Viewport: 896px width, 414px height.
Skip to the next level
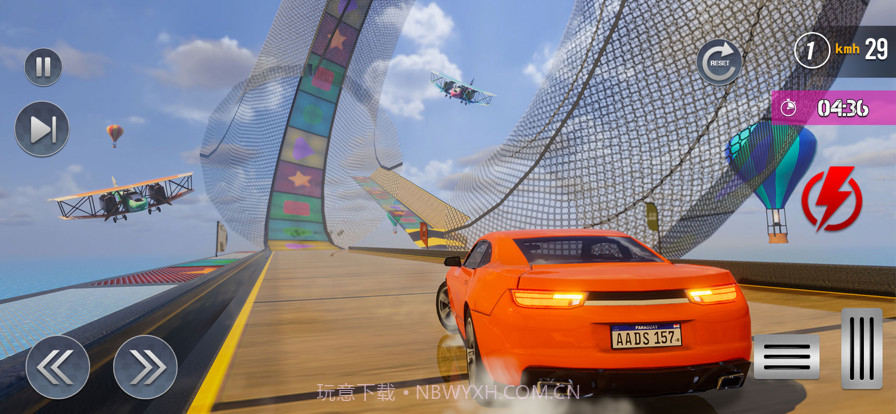(x=42, y=129)
